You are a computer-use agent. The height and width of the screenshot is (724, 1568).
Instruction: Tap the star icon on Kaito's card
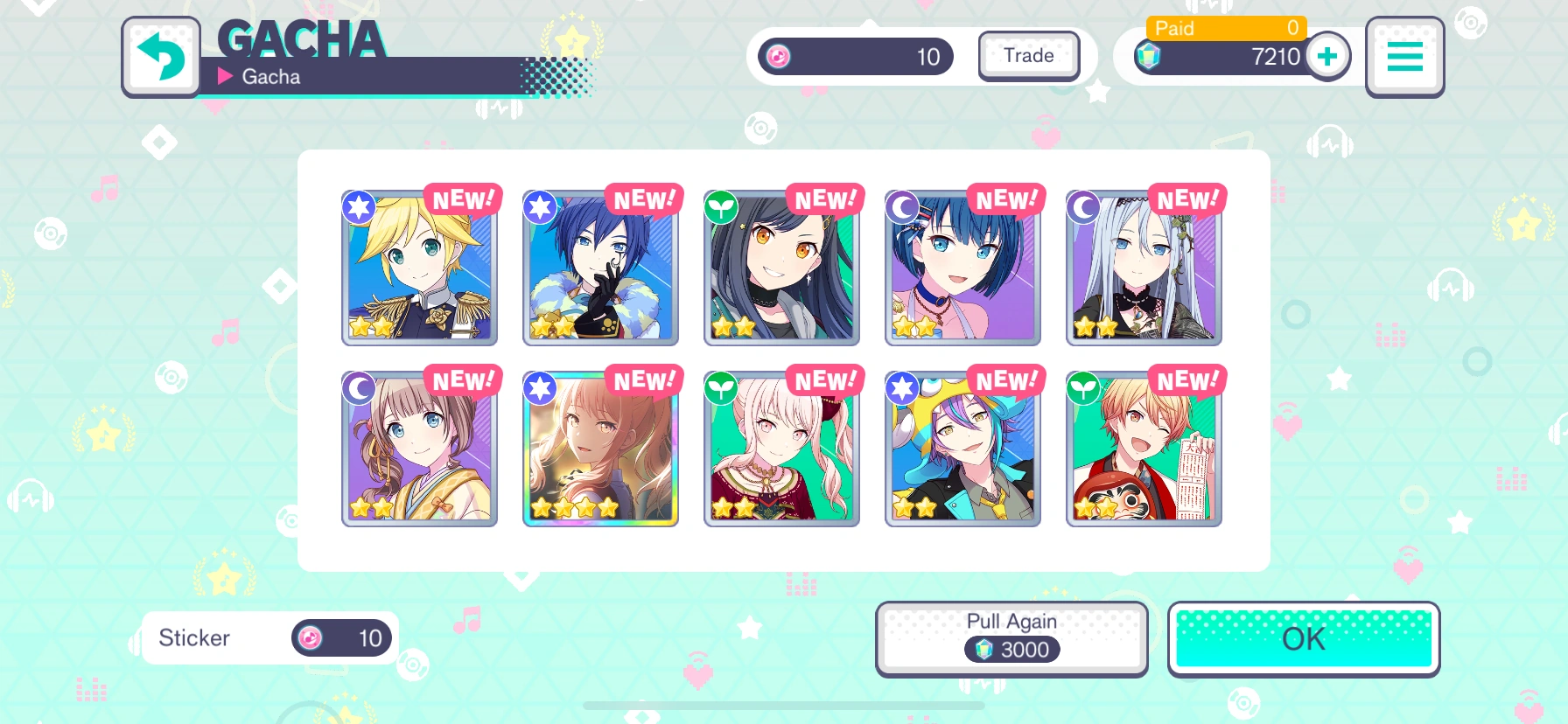(x=540, y=207)
